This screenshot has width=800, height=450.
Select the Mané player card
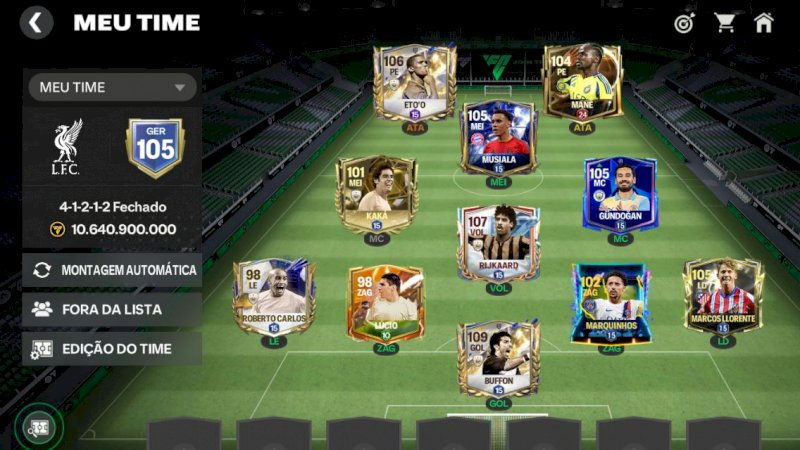583,83
